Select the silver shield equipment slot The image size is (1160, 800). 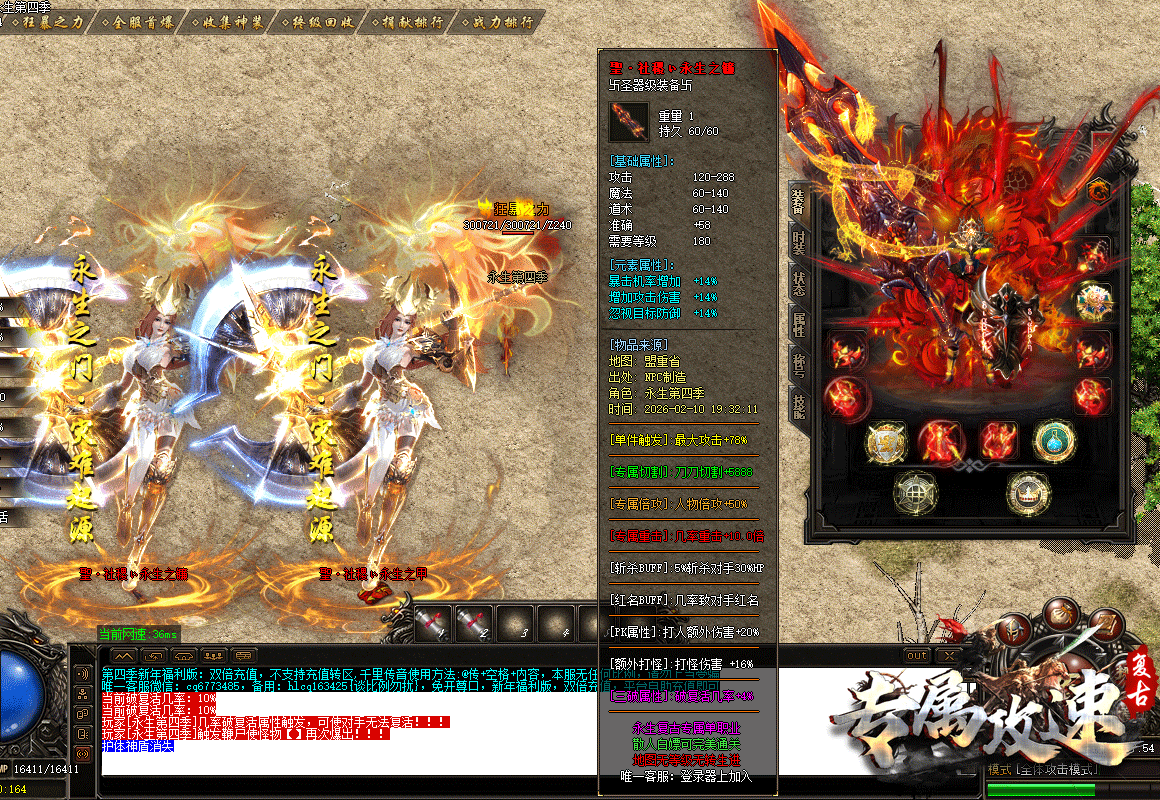point(885,440)
